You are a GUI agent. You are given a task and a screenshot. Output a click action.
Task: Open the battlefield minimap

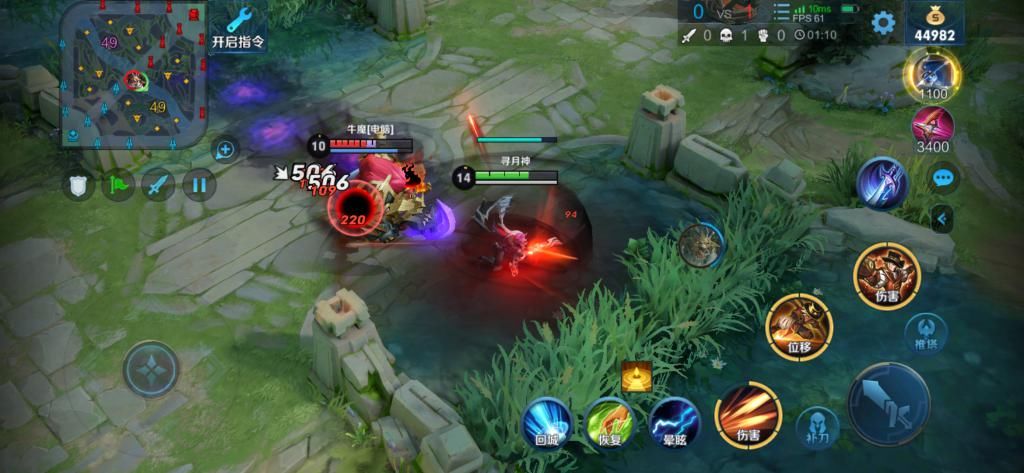[x=134, y=75]
